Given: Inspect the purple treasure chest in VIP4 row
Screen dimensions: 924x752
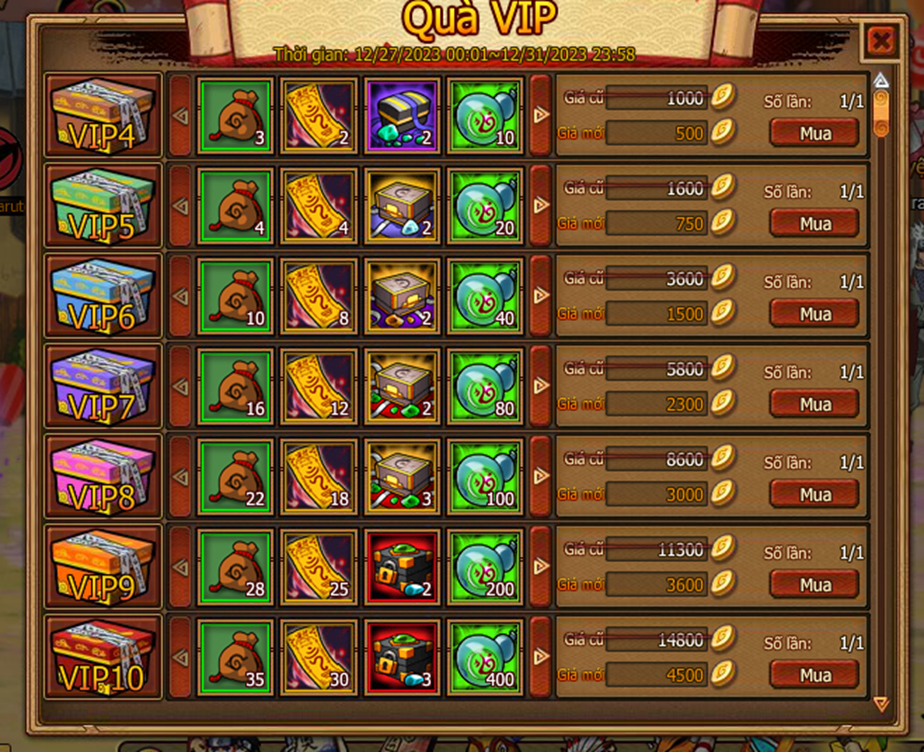Looking at the screenshot, I should 401,114.
